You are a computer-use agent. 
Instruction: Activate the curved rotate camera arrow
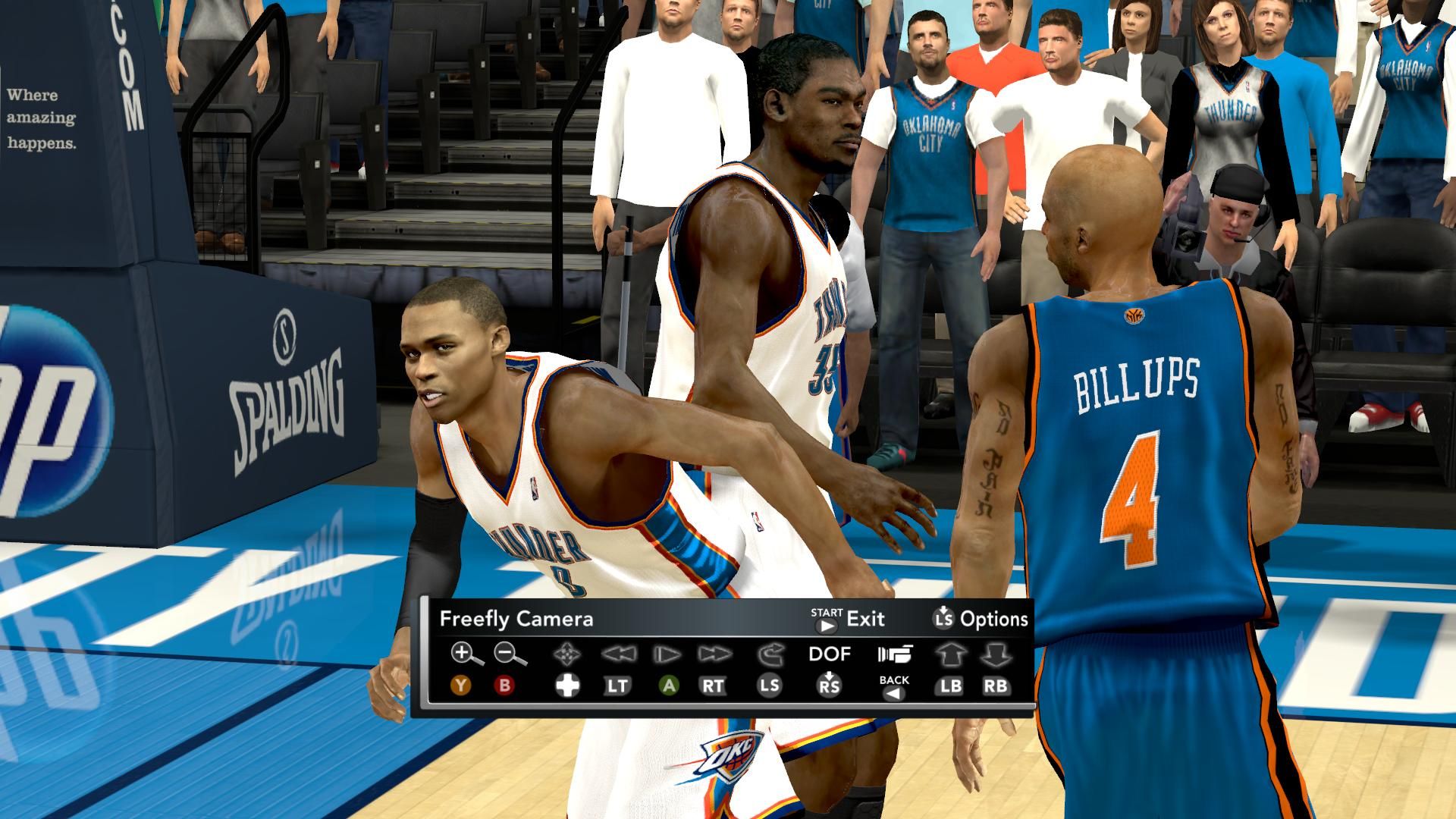(770, 654)
